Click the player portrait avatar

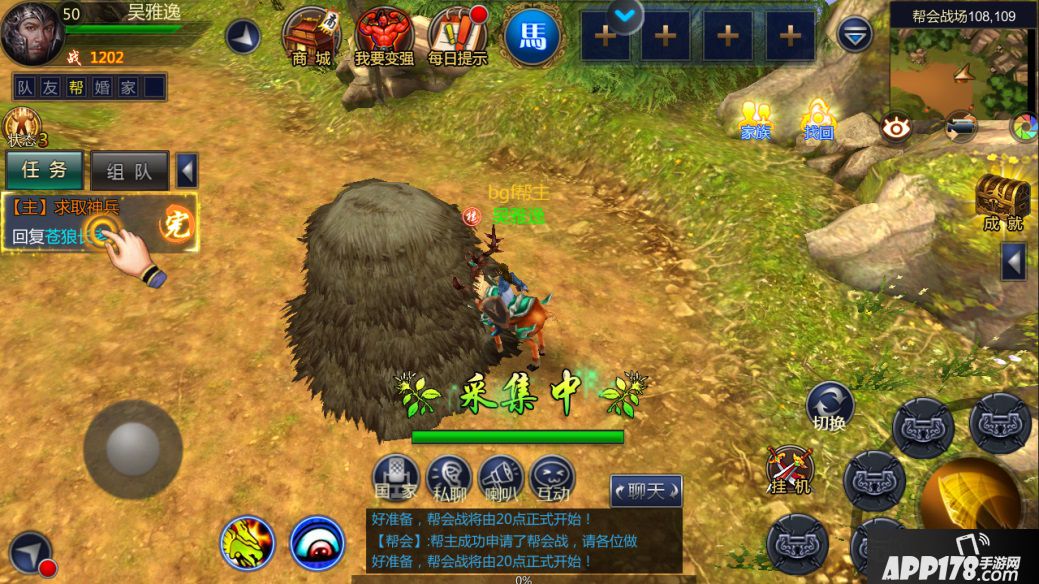point(32,35)
